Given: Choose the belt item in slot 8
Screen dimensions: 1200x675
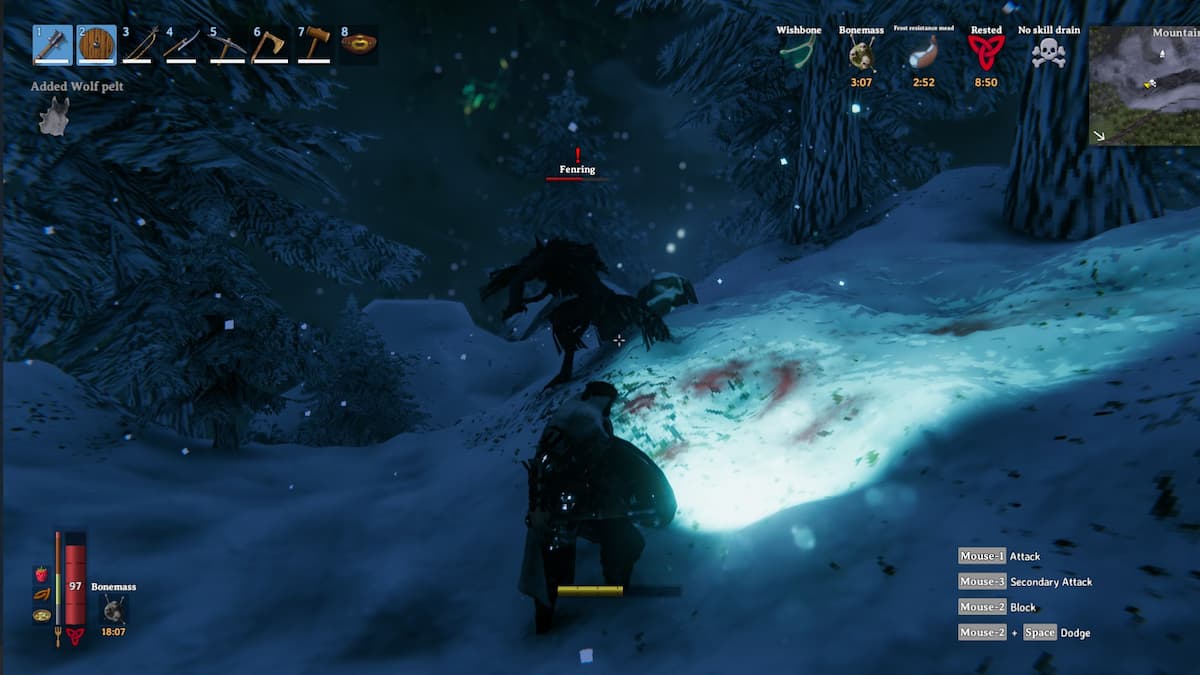Looking at the screenshot, I should tap(358, 45).
